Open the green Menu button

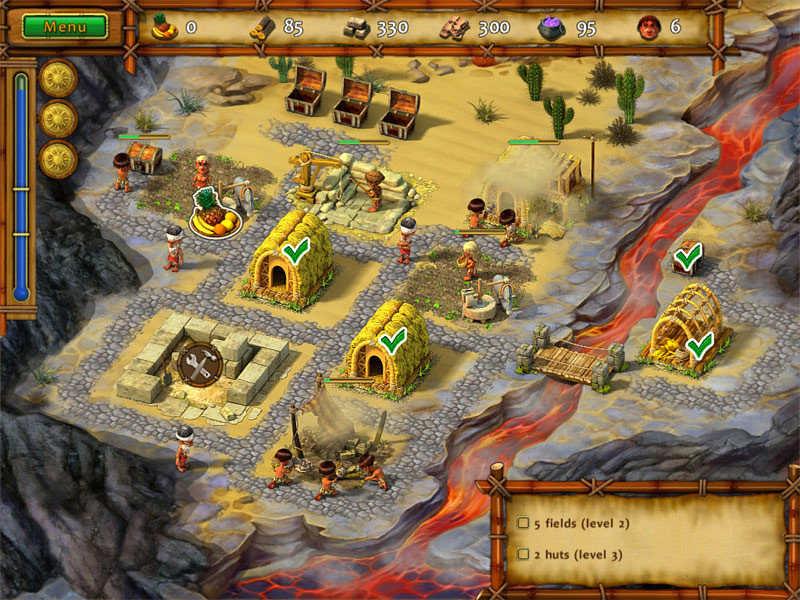pos(64,27)
